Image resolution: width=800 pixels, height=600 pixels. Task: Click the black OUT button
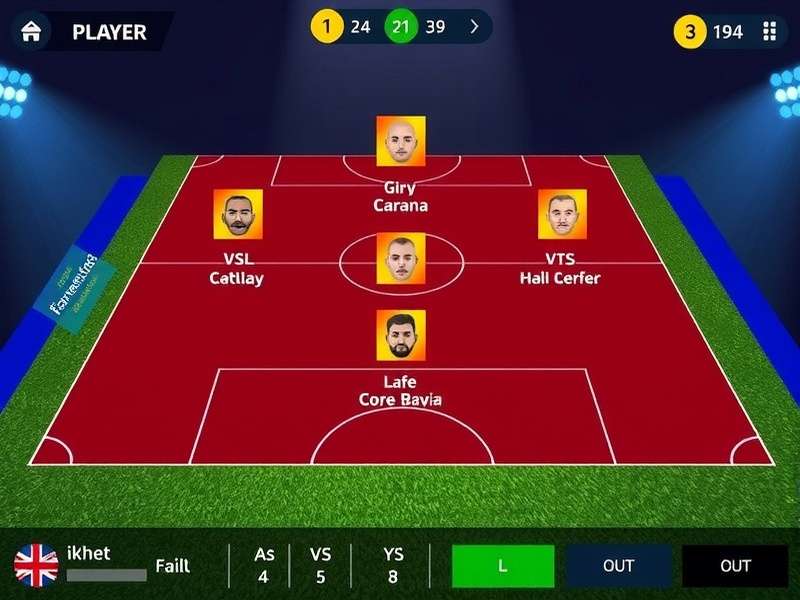click(734, 566)
